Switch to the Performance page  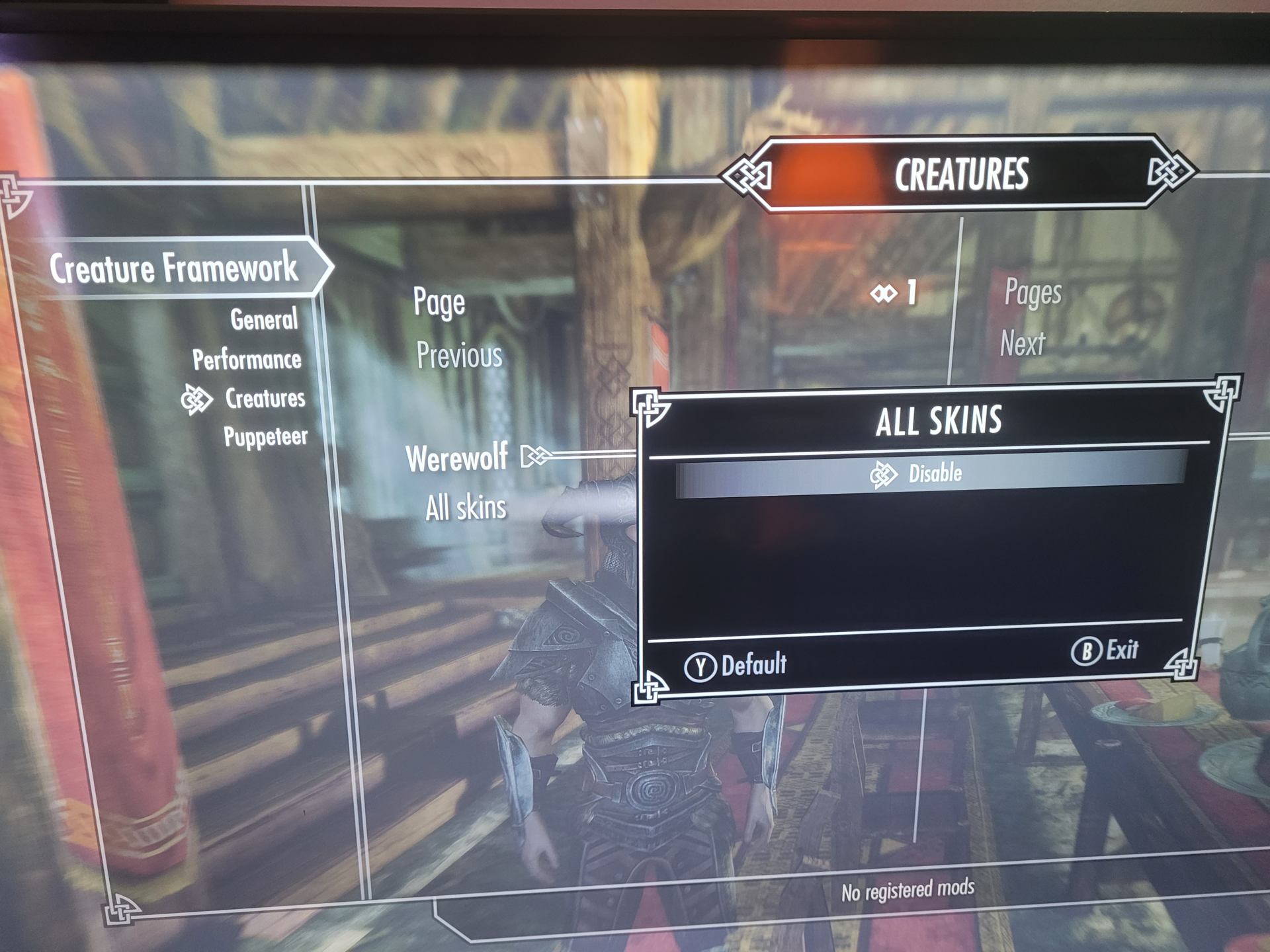pos(247,360)
